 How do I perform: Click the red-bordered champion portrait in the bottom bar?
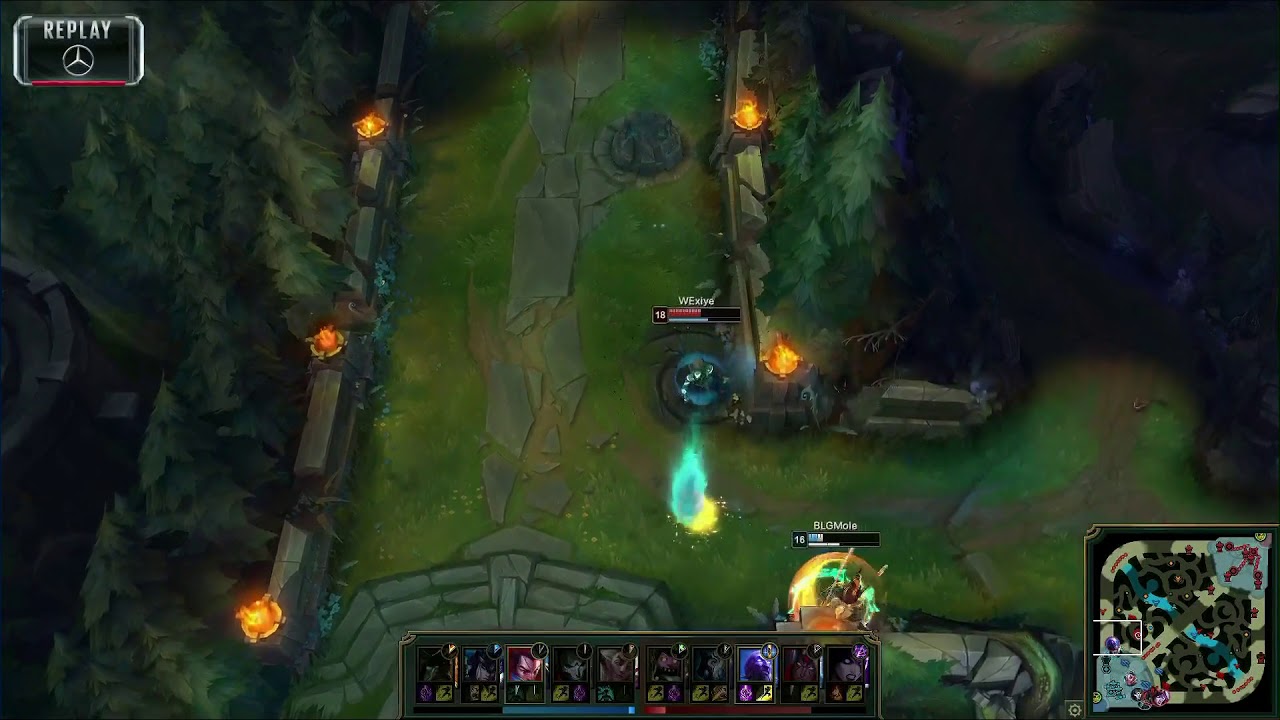tap(524, 665)
